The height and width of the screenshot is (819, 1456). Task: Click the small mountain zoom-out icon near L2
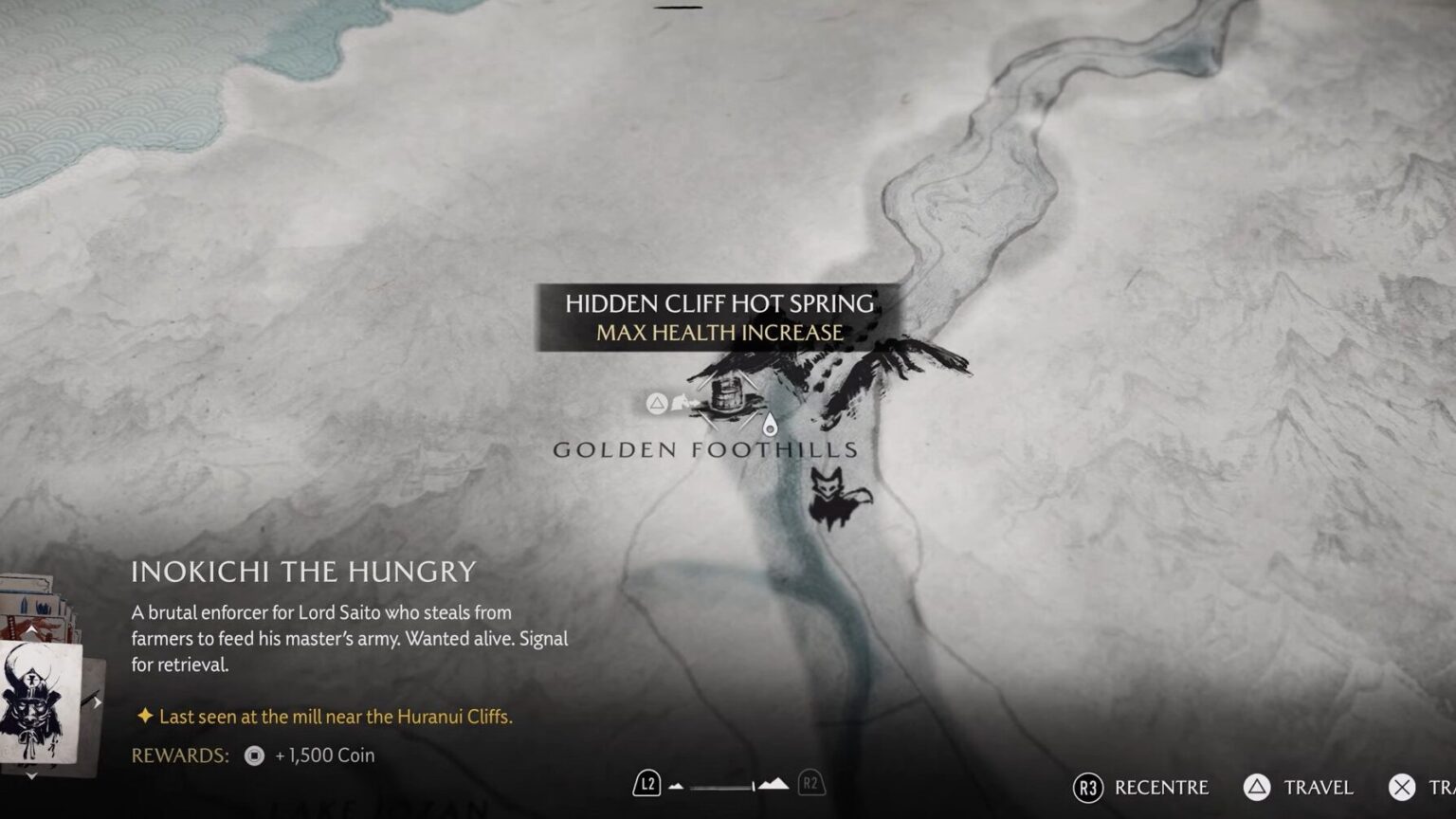676,785
